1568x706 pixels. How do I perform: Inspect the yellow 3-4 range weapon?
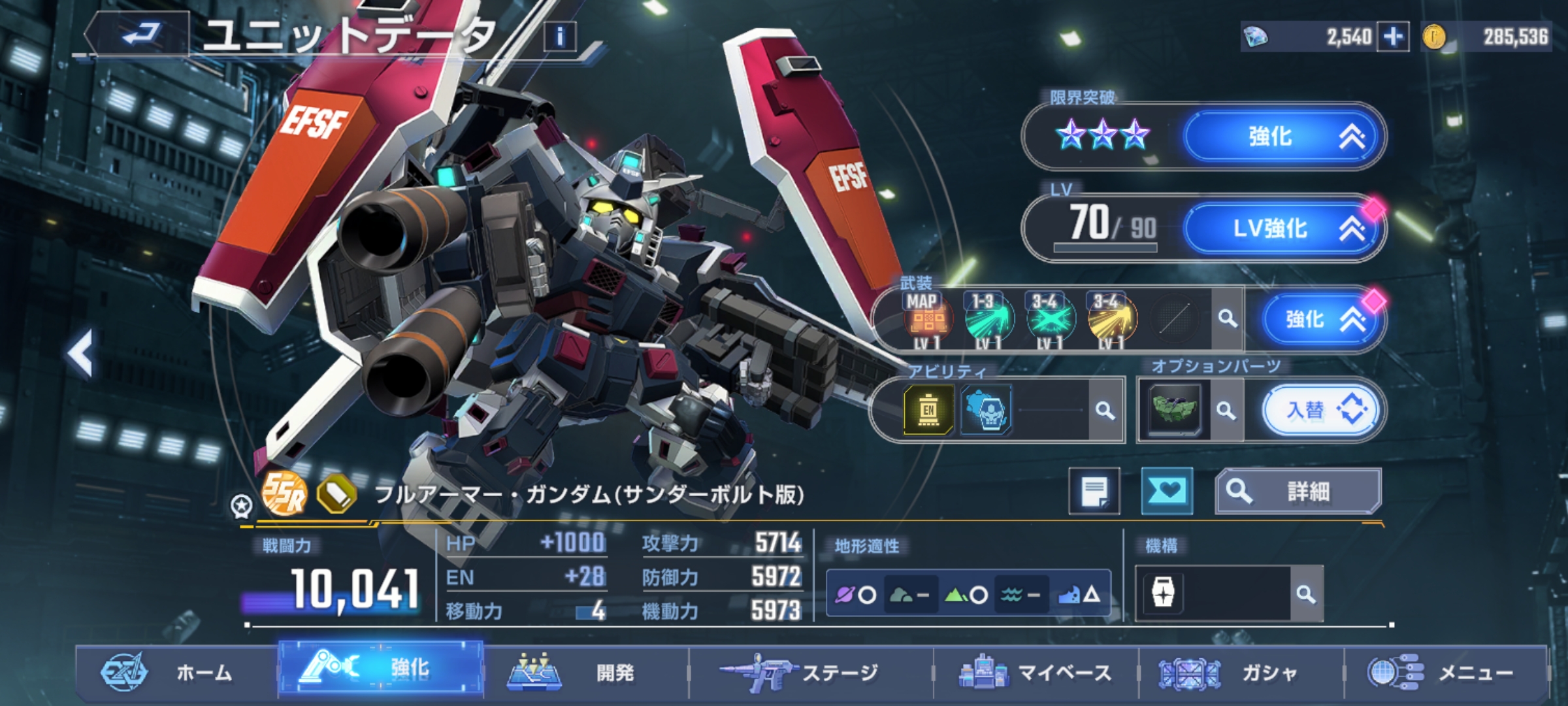click(1110, 320)
